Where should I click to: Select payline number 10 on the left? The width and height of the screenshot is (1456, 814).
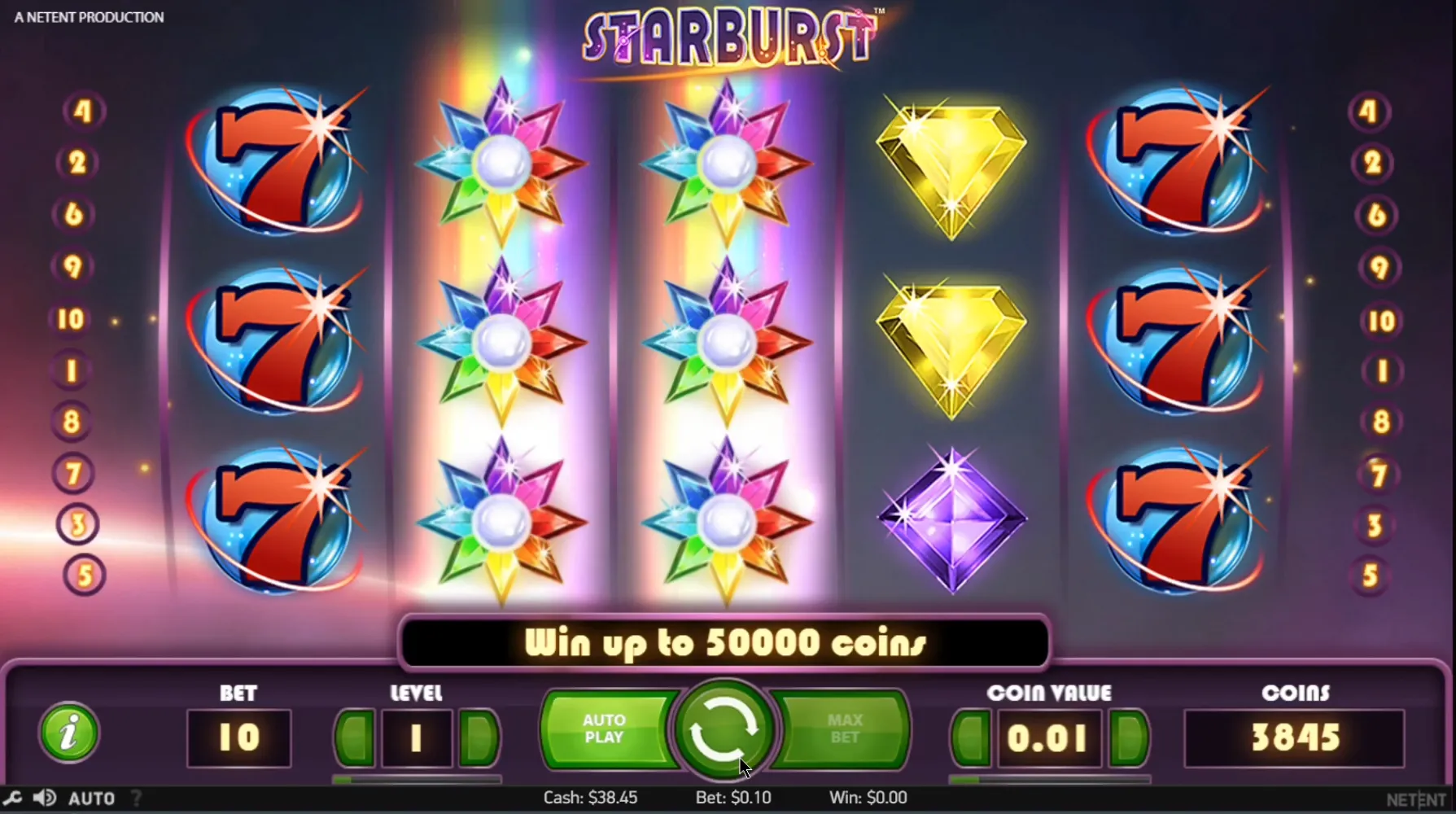(x=71, y=319)
